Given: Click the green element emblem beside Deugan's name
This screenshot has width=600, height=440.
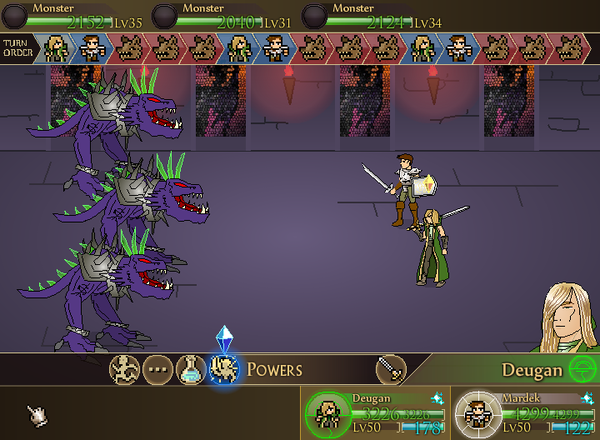Looking at the screenshot, I should coord(579,369).
